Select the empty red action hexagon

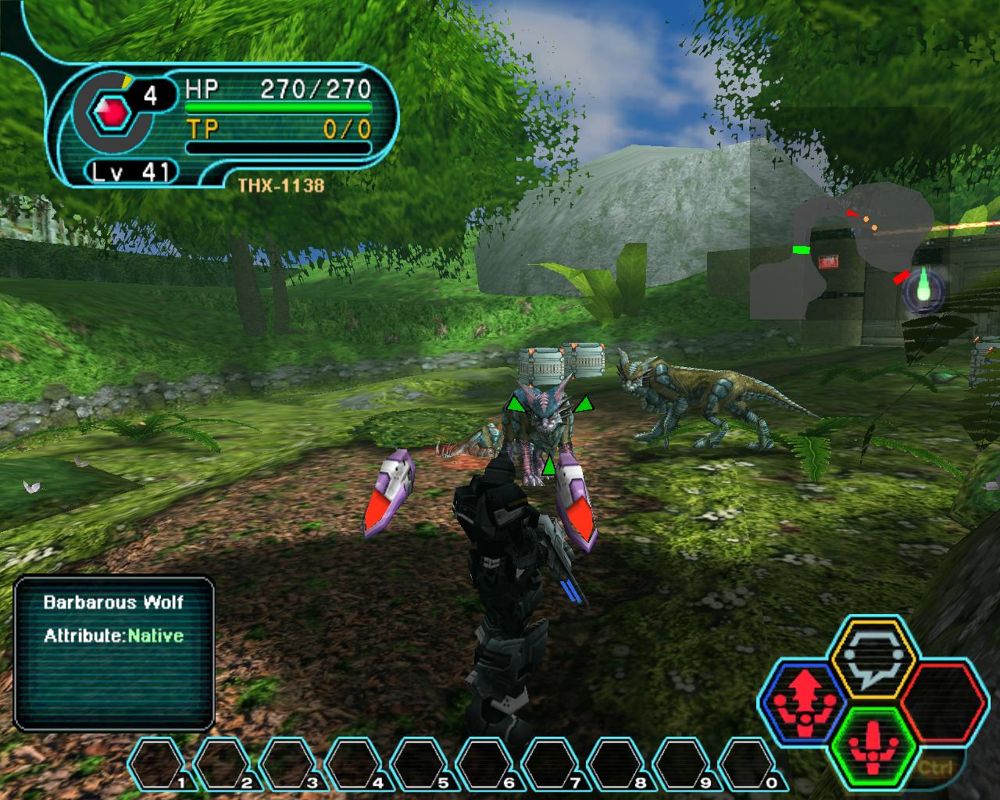click(943, 703)
